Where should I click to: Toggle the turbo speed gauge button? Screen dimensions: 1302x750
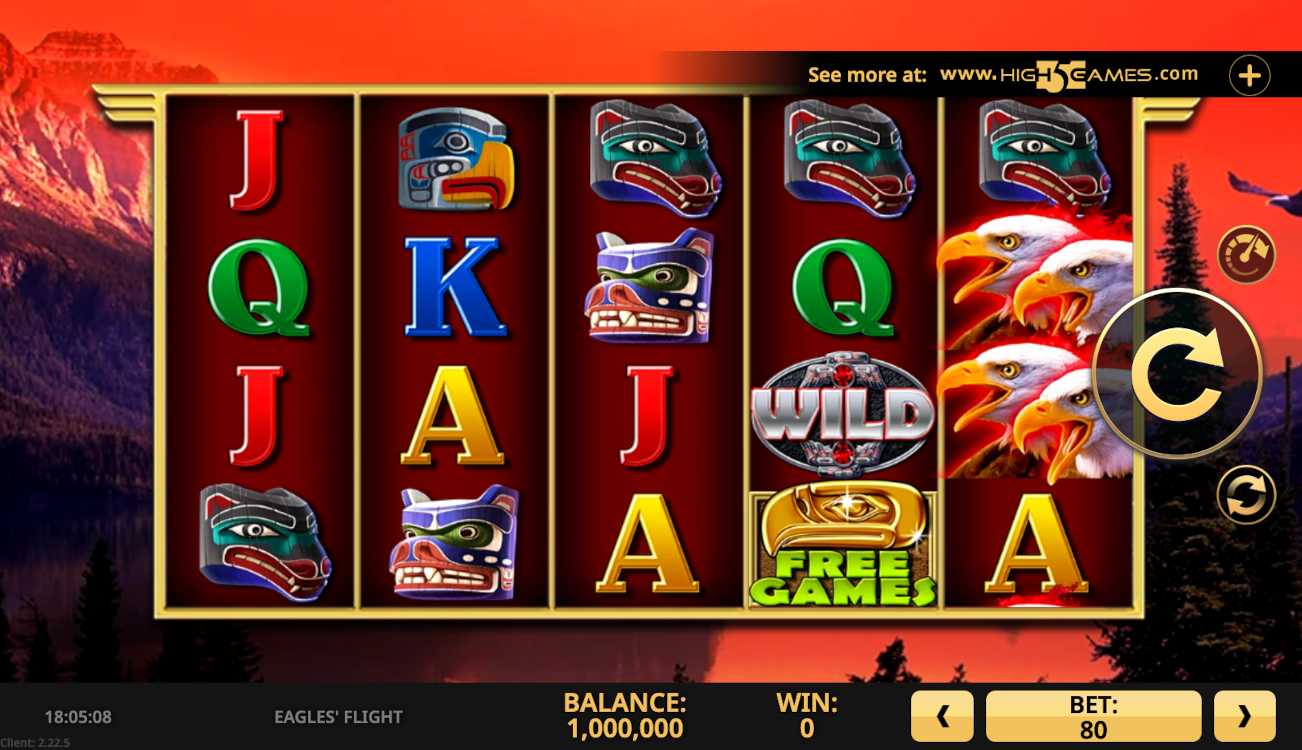(1246, 254)
